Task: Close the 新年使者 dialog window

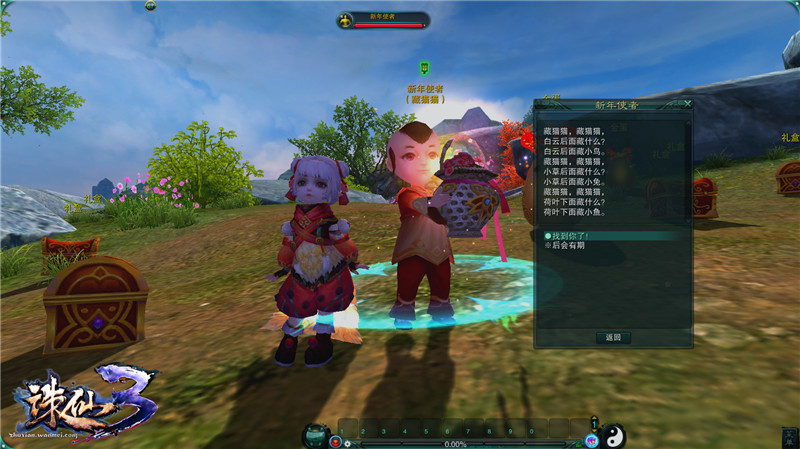Action: [x=688, y=103]
